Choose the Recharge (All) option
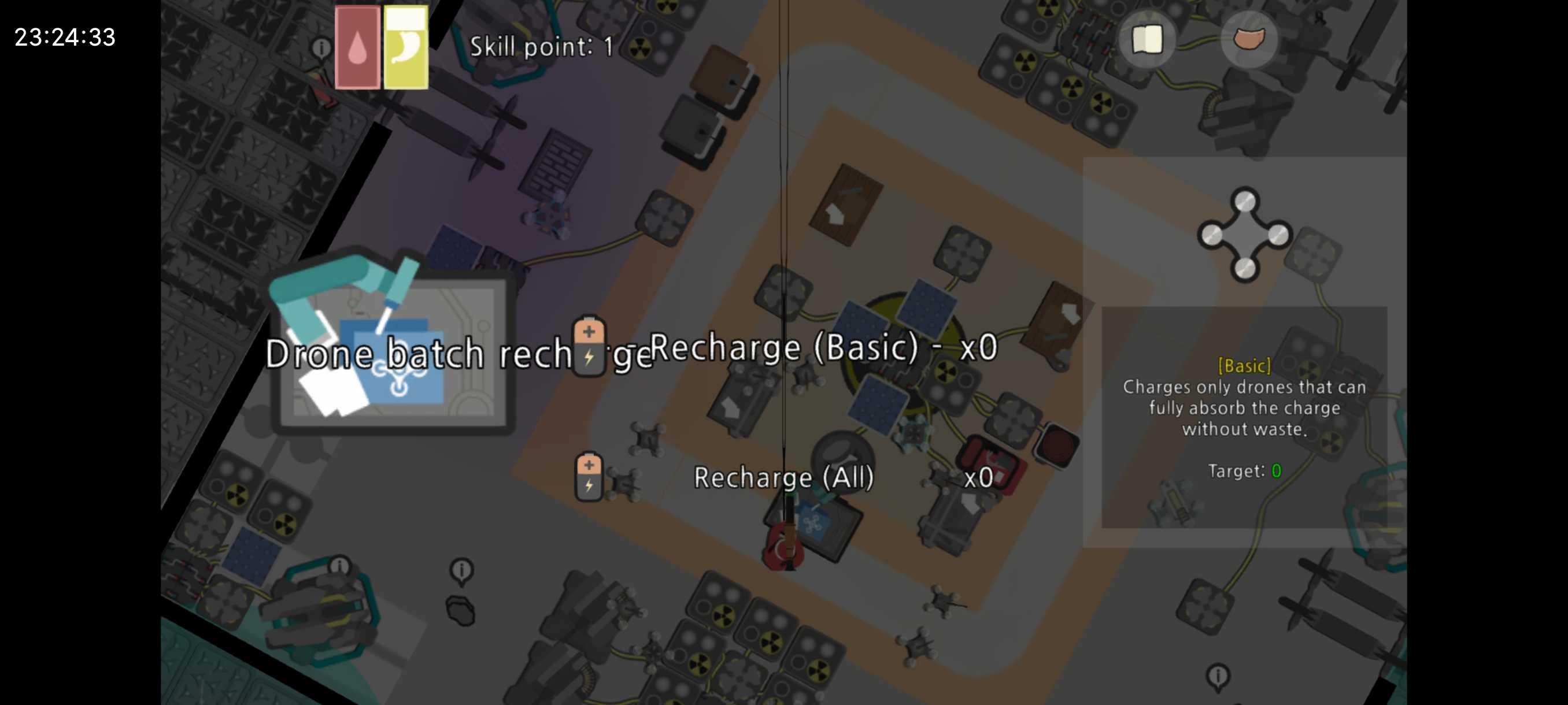Screen dimensions: 1568x705 pos(783,477)
